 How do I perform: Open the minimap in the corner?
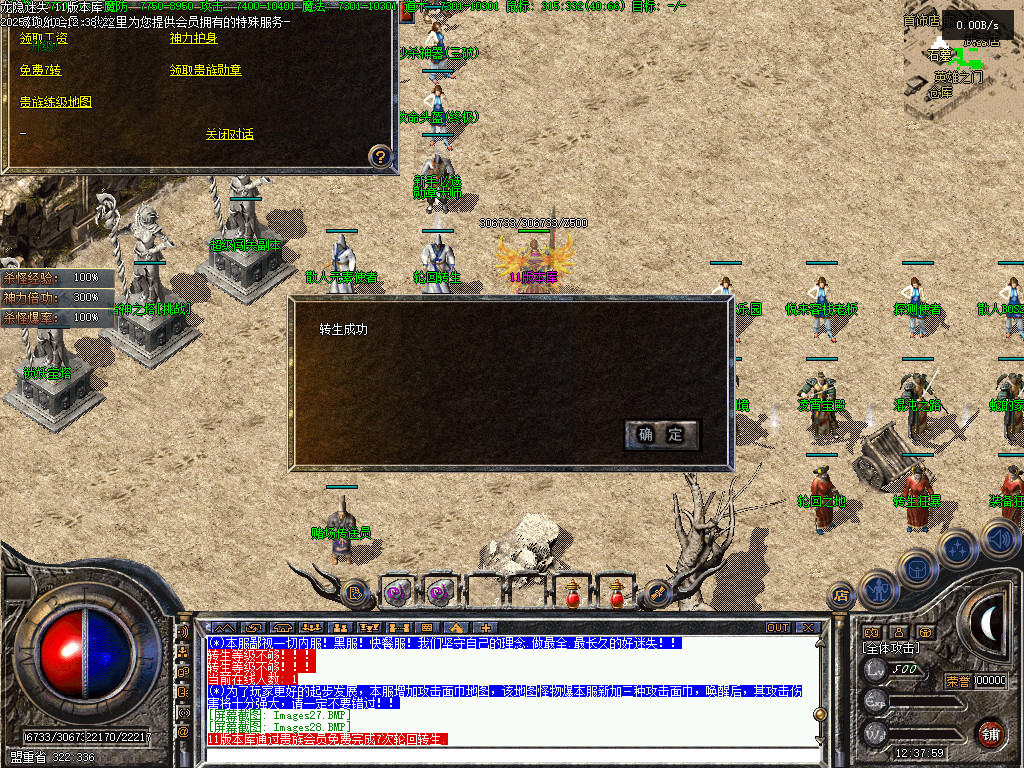963,60
